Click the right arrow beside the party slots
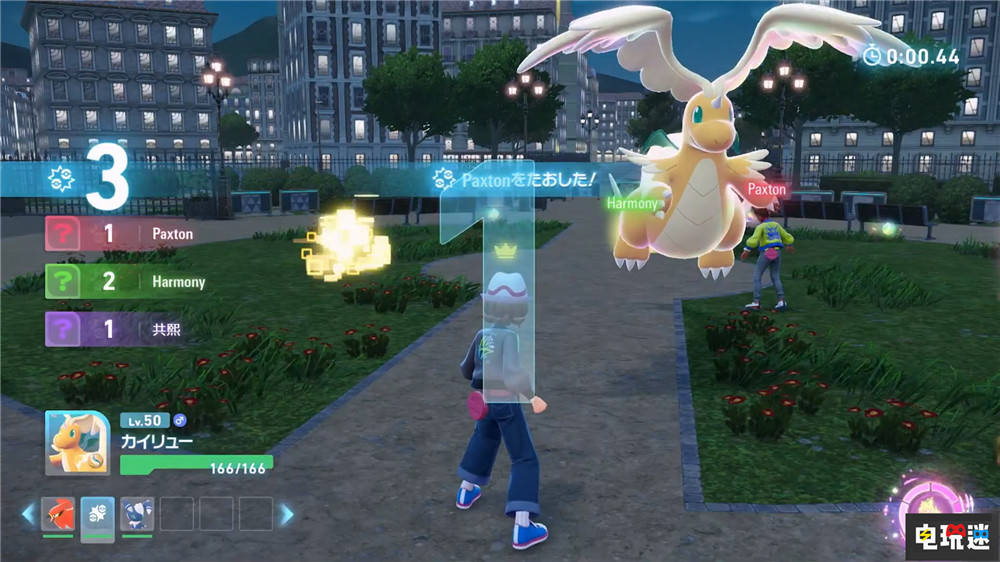 [x=286, y=514]
